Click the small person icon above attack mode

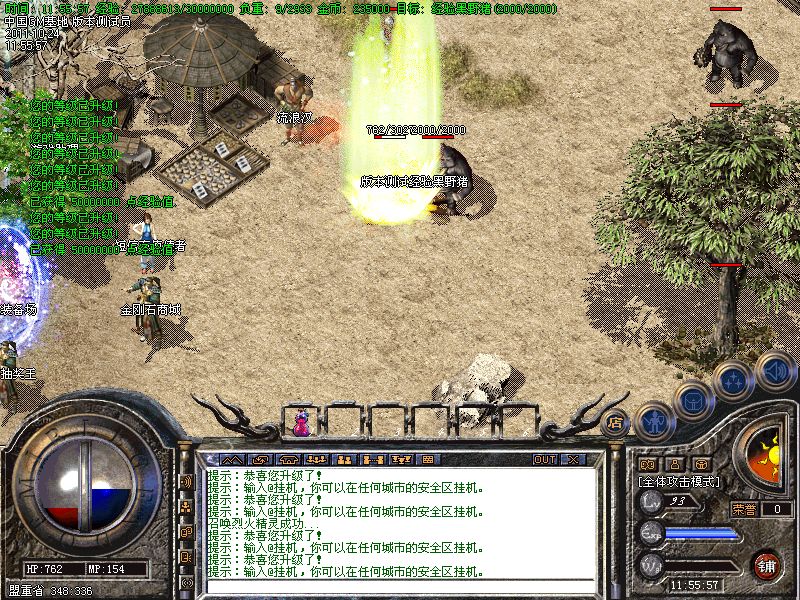coord(674,464)
